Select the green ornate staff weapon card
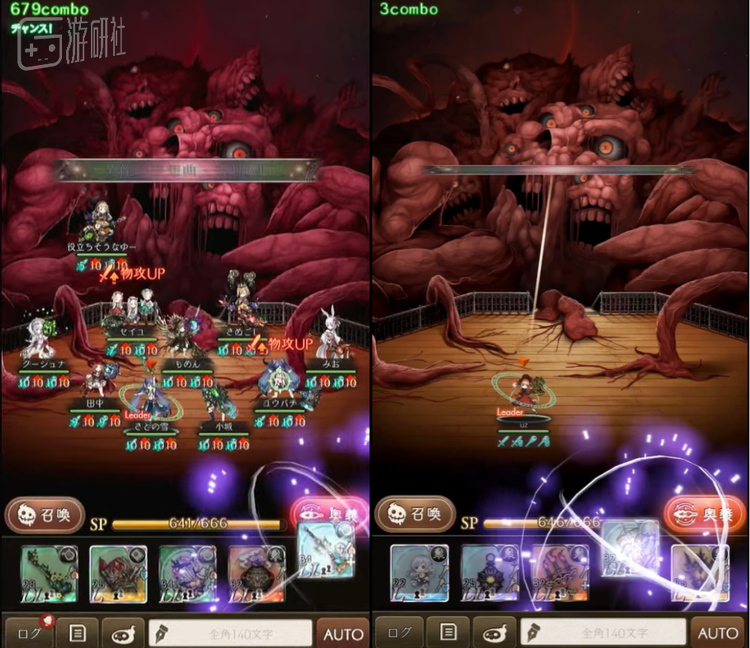The height and width of the screenshot is (648, 750). click(x=49, y=573)
